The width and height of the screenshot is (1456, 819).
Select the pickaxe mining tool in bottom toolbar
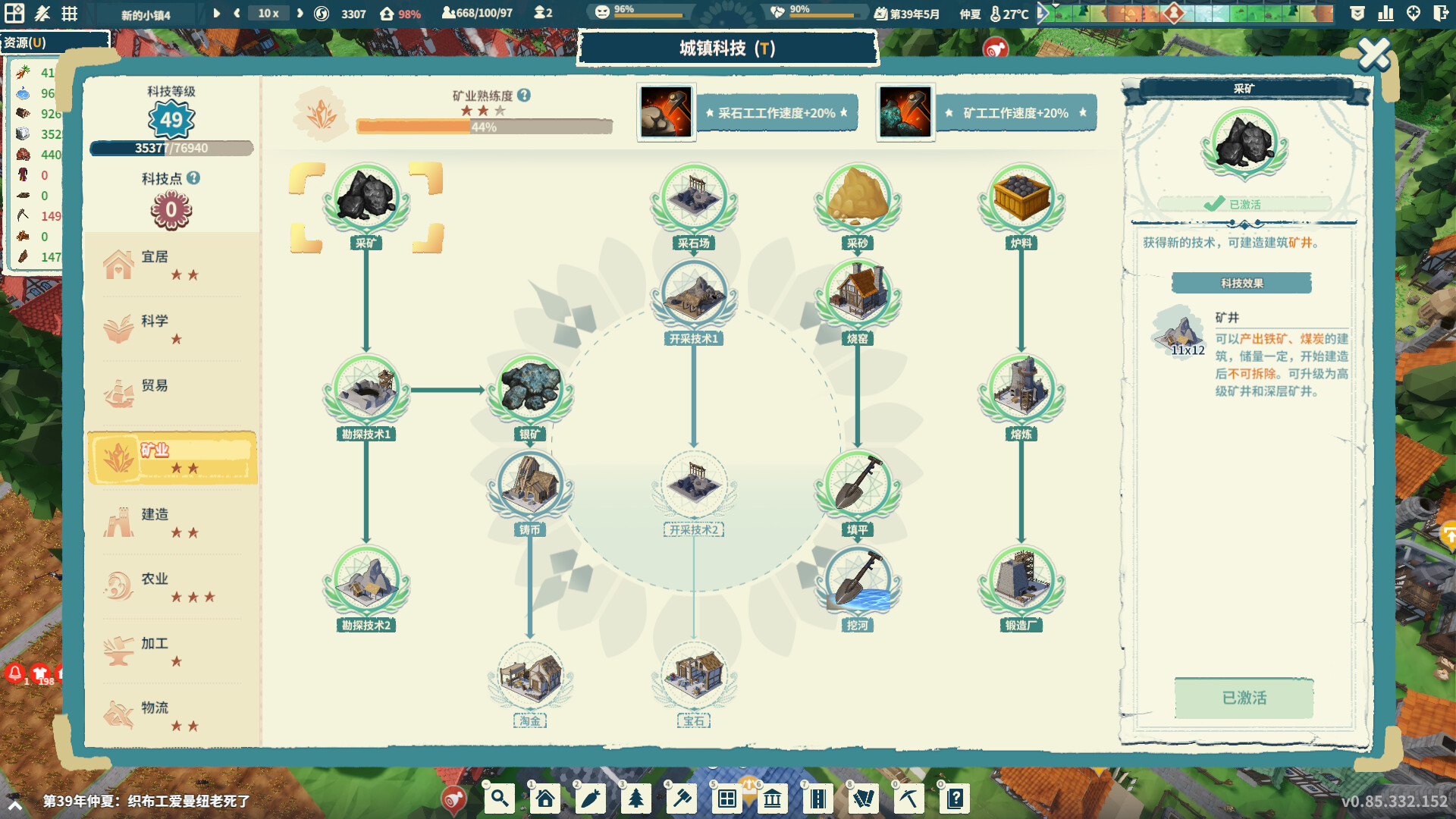pyautogui.click(x=908, y=799)
